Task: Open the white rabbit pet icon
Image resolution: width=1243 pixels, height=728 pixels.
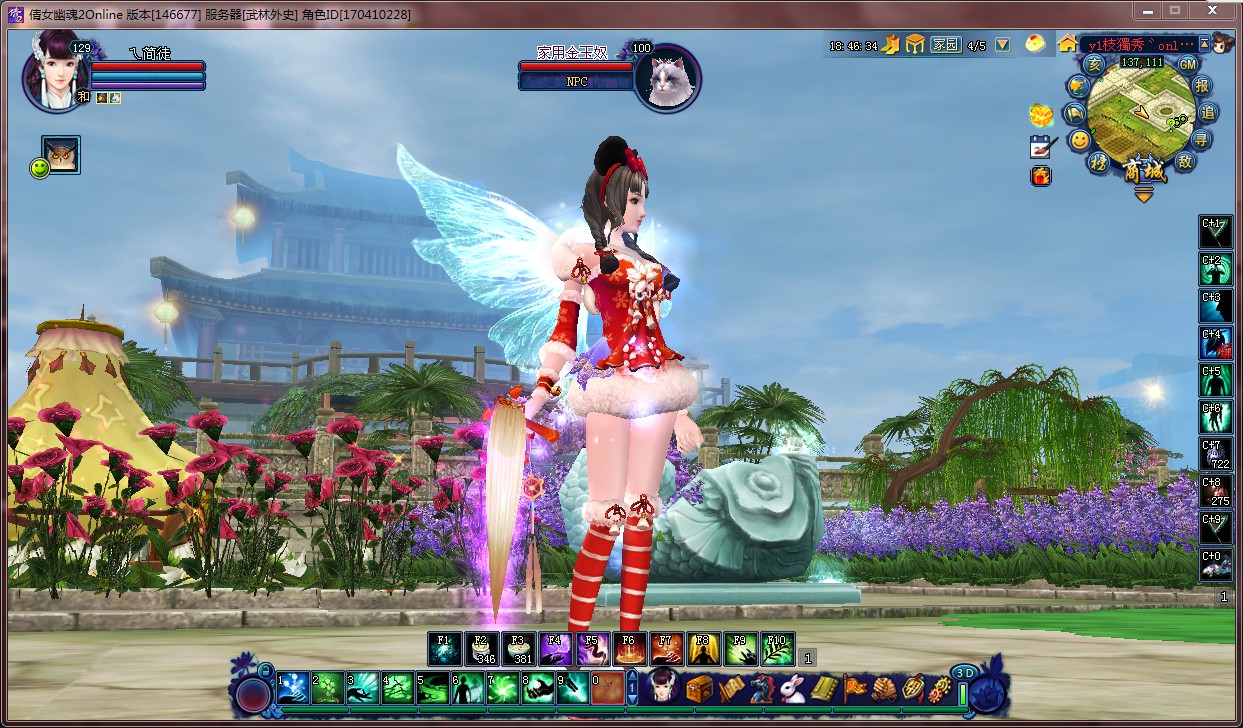Action: (792, 688)
